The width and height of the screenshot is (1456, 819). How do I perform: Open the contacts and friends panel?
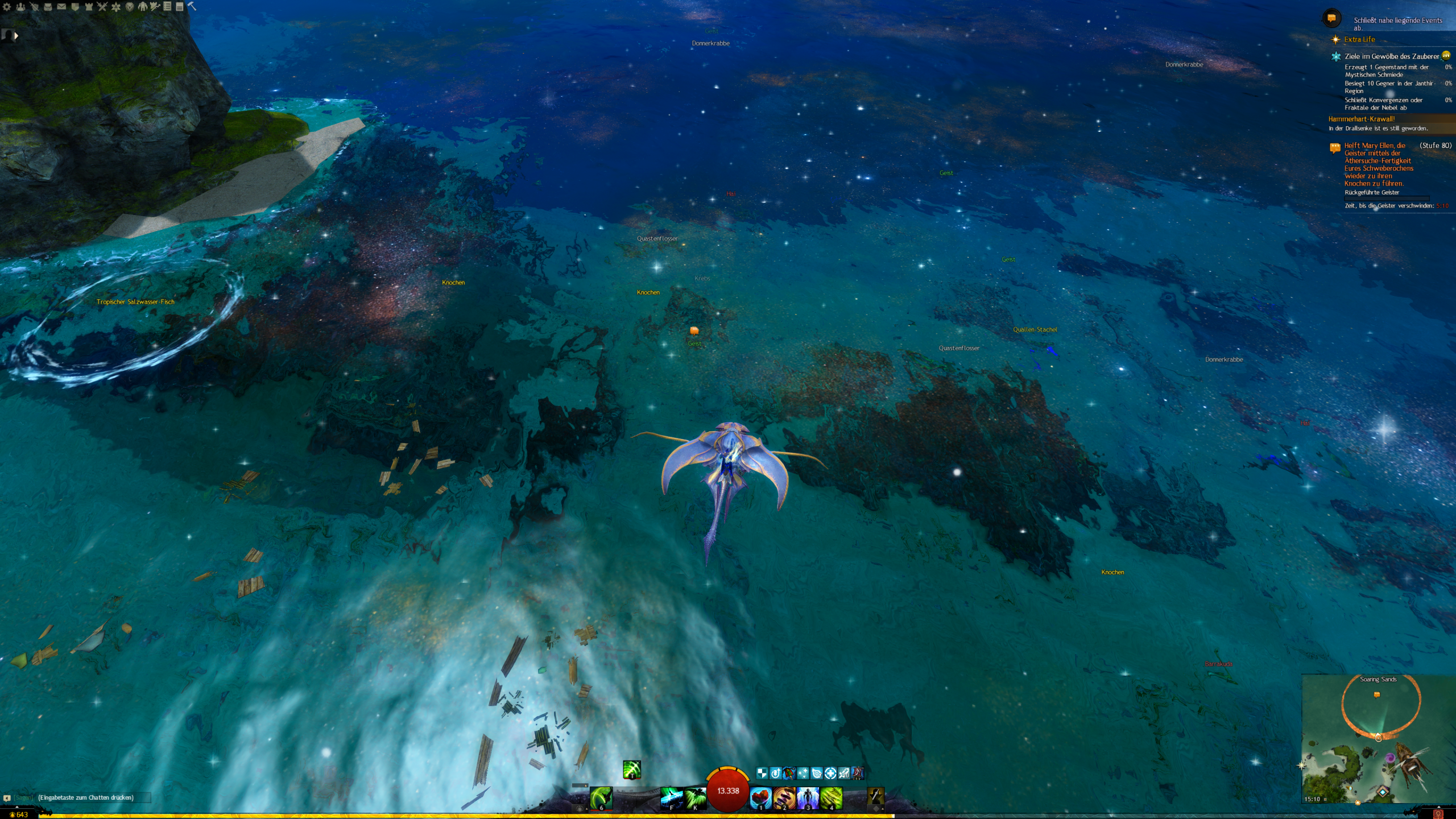[20, 7]
